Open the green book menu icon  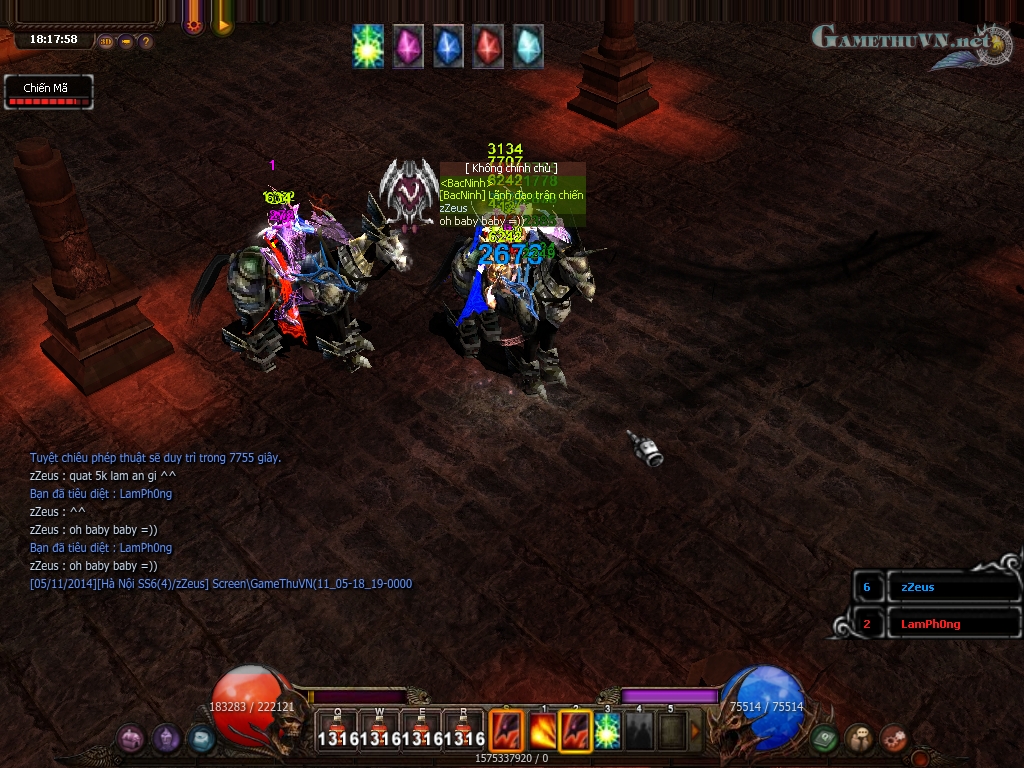click(824, 739)
